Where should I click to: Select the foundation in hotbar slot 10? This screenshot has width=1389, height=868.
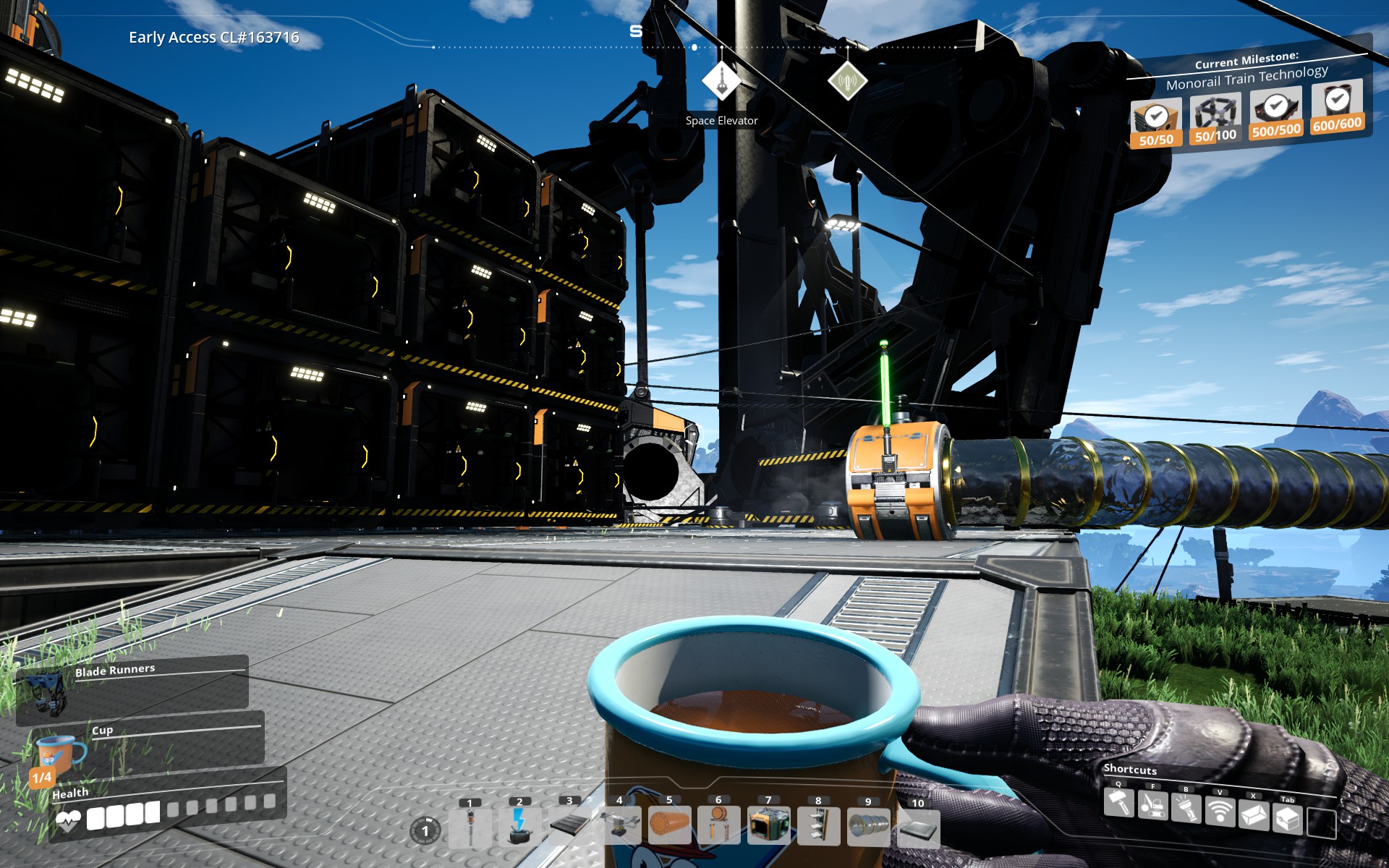point(918,830)
